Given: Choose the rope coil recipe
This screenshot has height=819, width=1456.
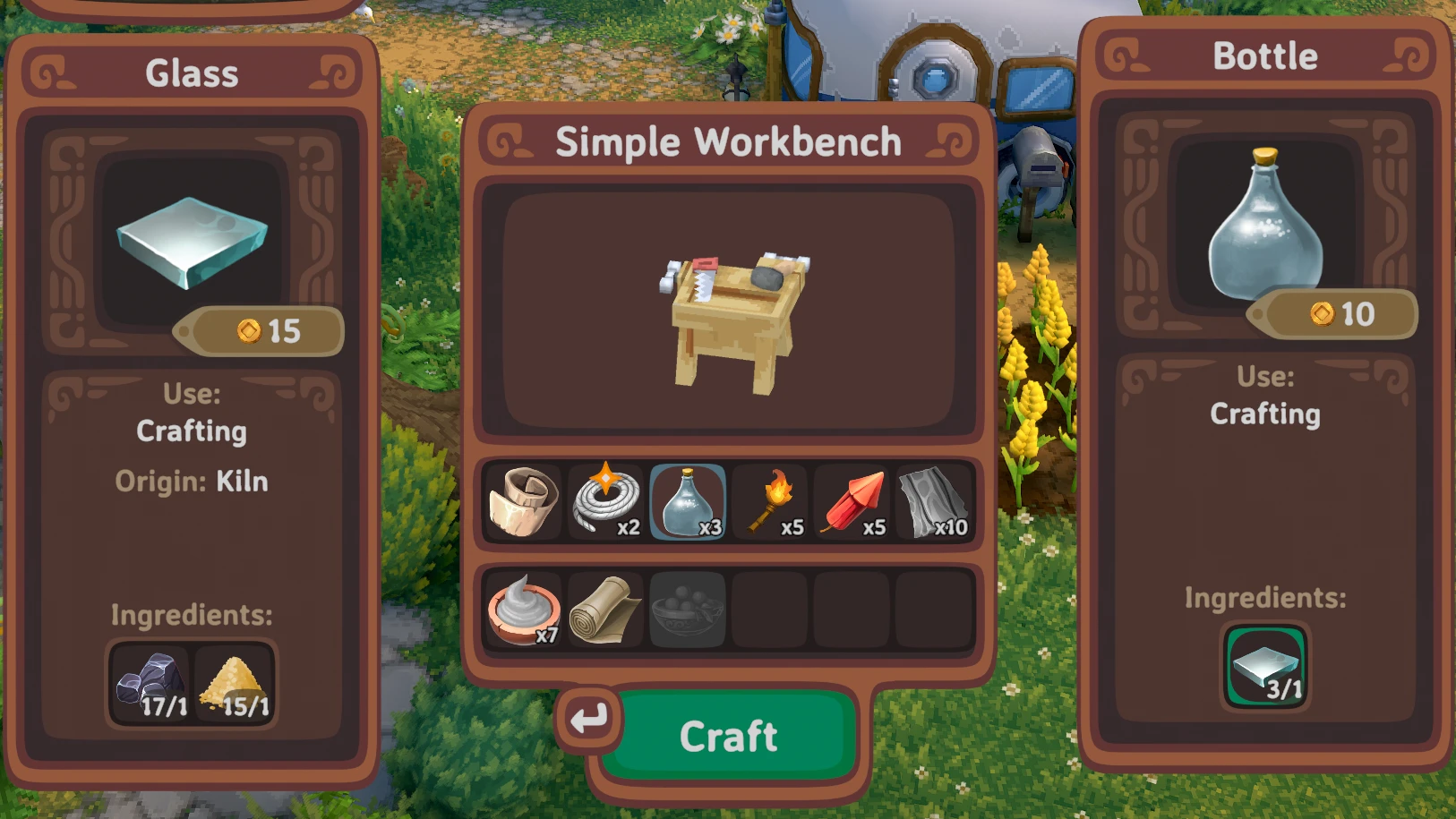Looking at the screenshot, I should [x=606, y=501].
